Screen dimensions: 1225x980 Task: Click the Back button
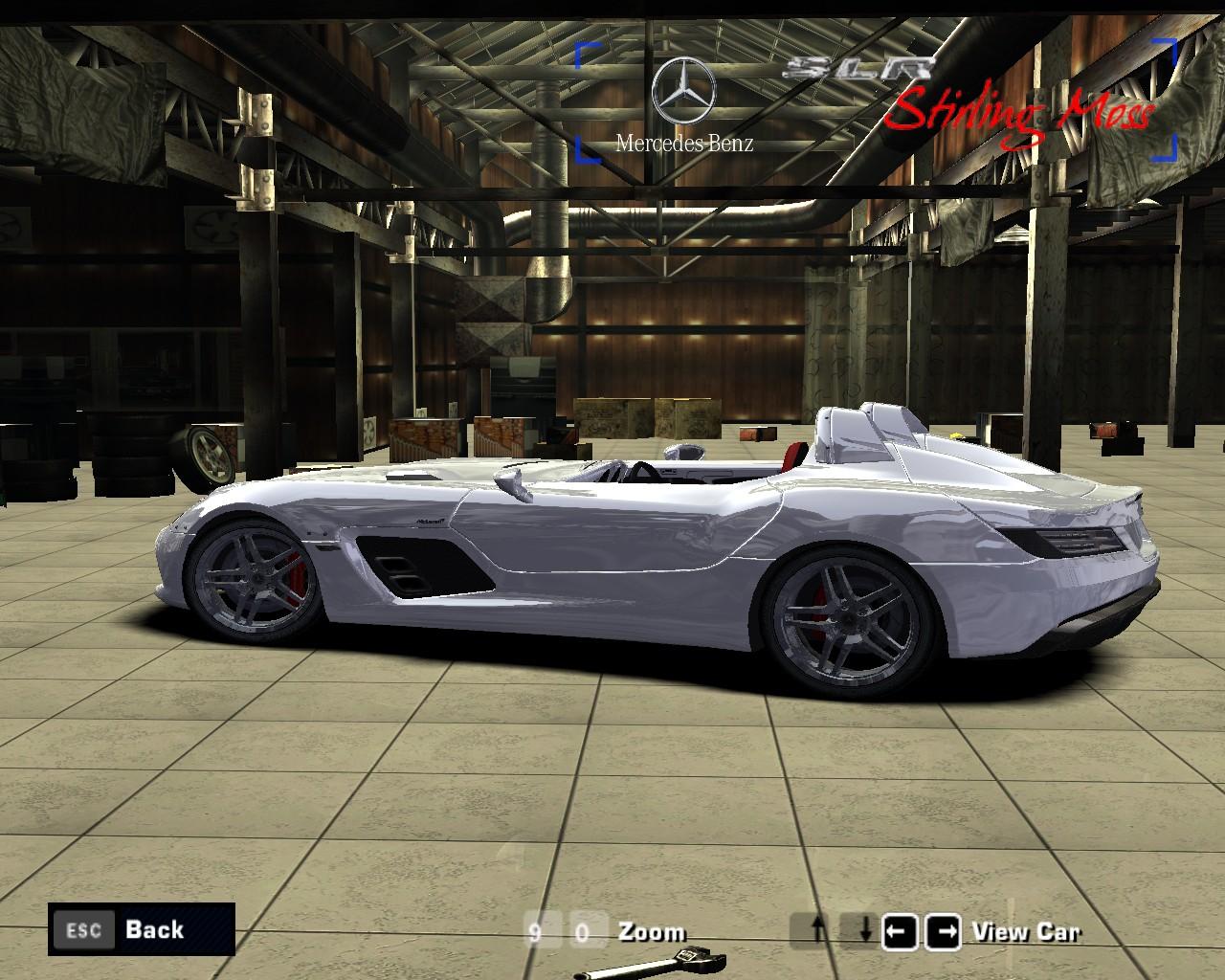[141, 929]
